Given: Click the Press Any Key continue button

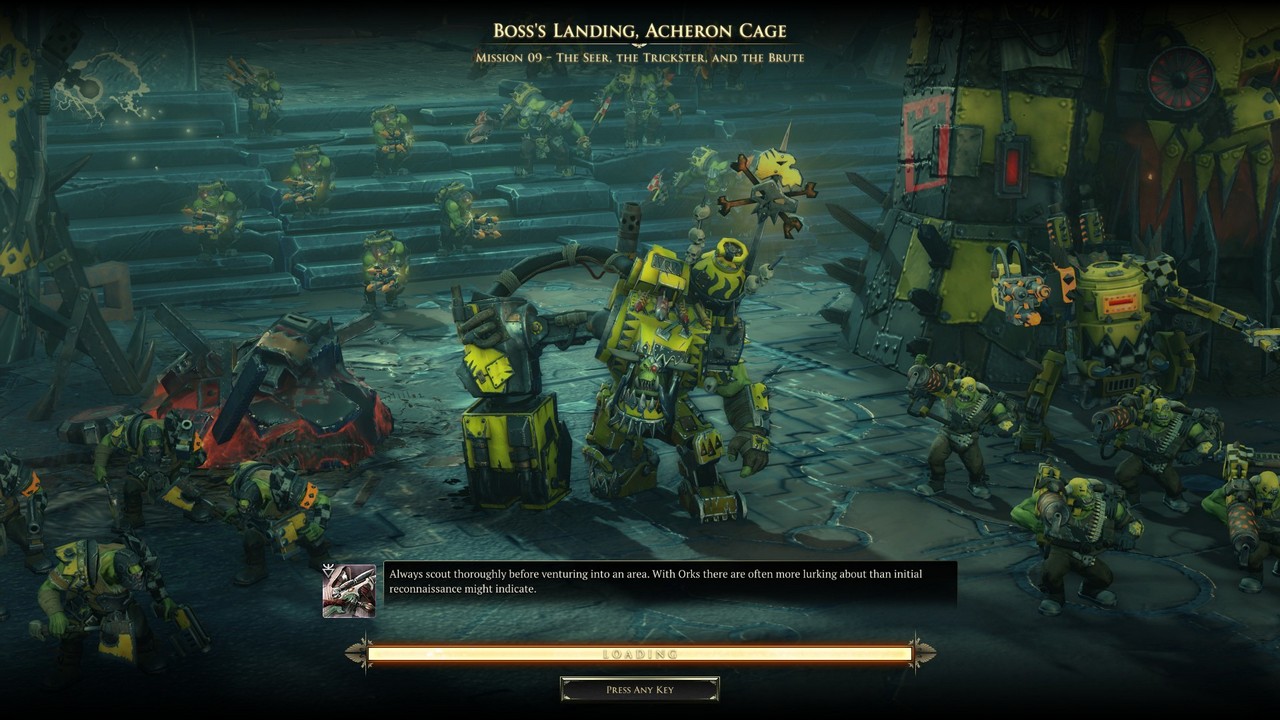Looking at the screenshot, I should [x=640, y=689].
